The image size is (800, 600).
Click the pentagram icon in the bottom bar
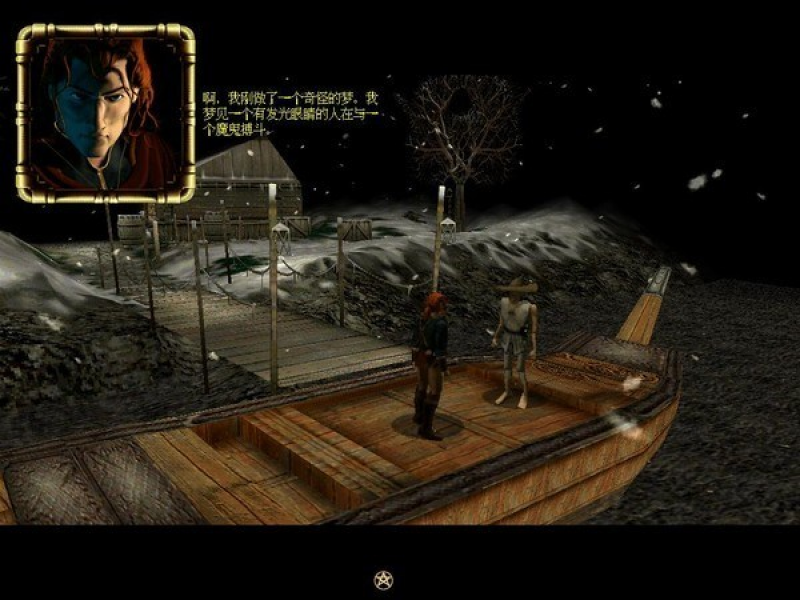point(383,579)
